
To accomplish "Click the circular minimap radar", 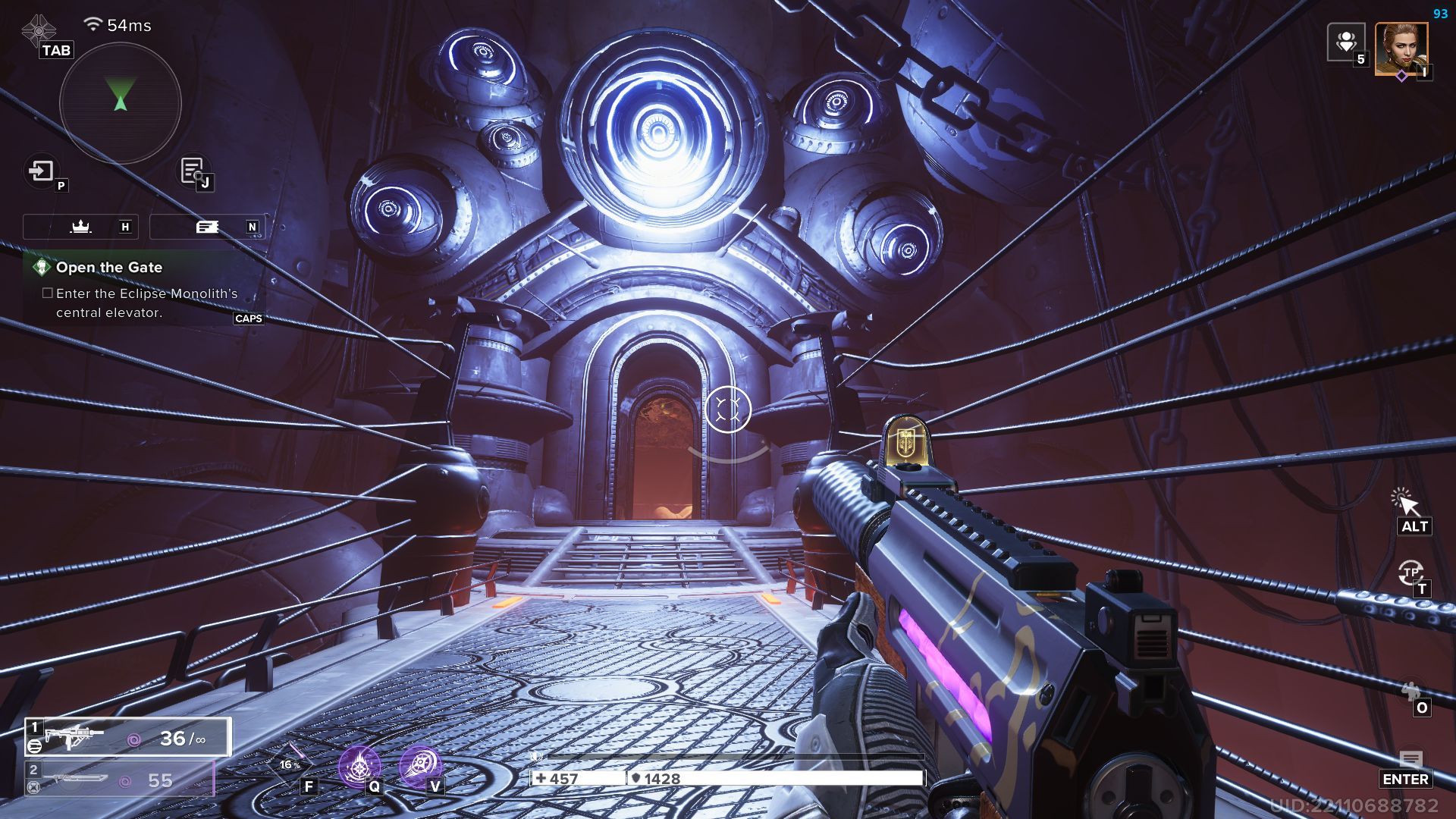I will click(120, 102).
